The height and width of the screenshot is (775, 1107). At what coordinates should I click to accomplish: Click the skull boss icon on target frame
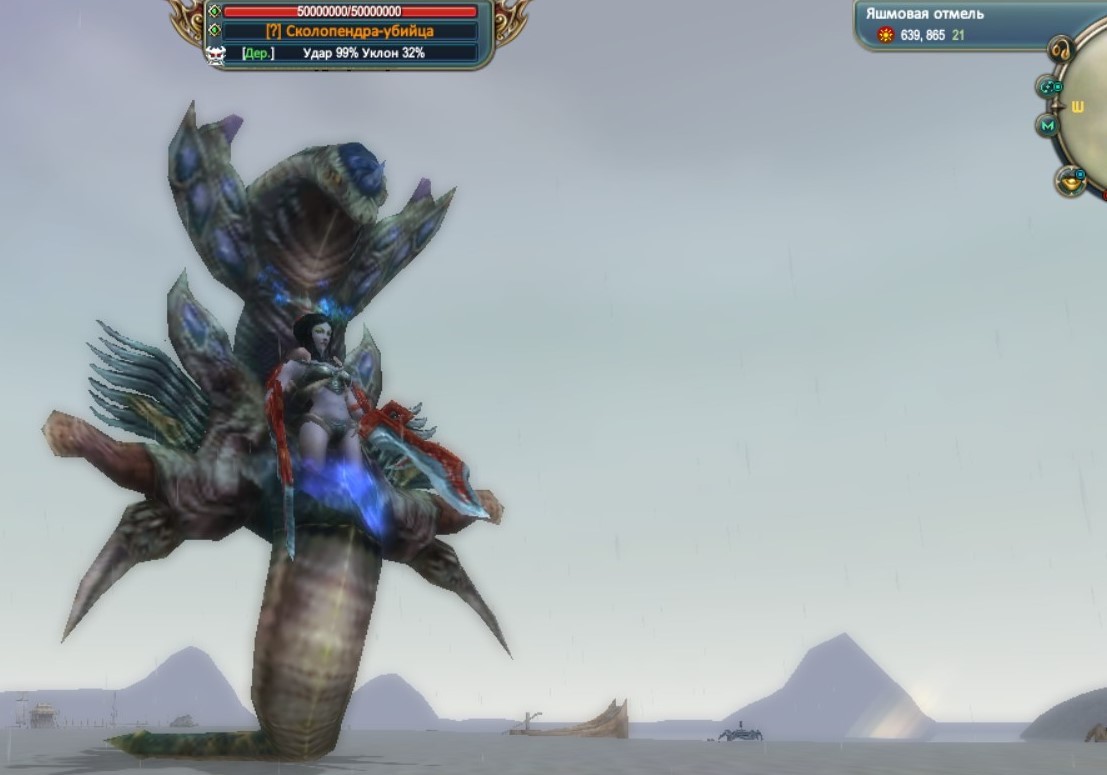click(x=215, y=54)
